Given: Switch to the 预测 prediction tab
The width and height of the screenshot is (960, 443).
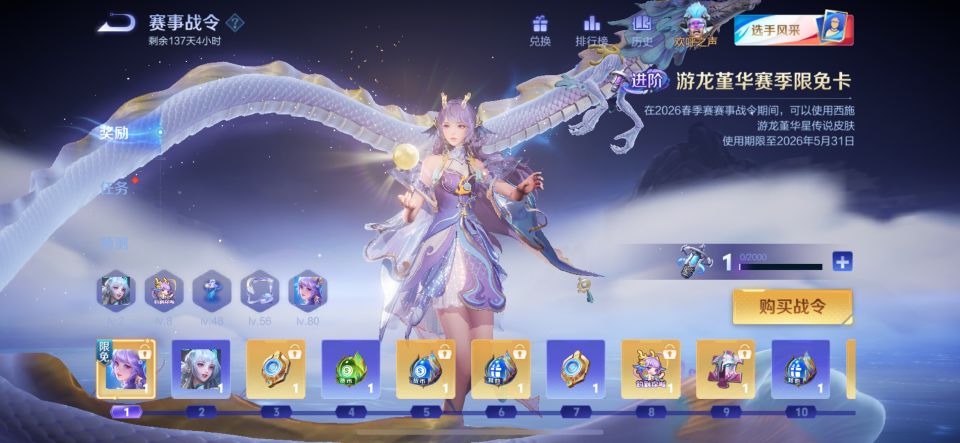Looking at the screenshot, I should 114,241.
